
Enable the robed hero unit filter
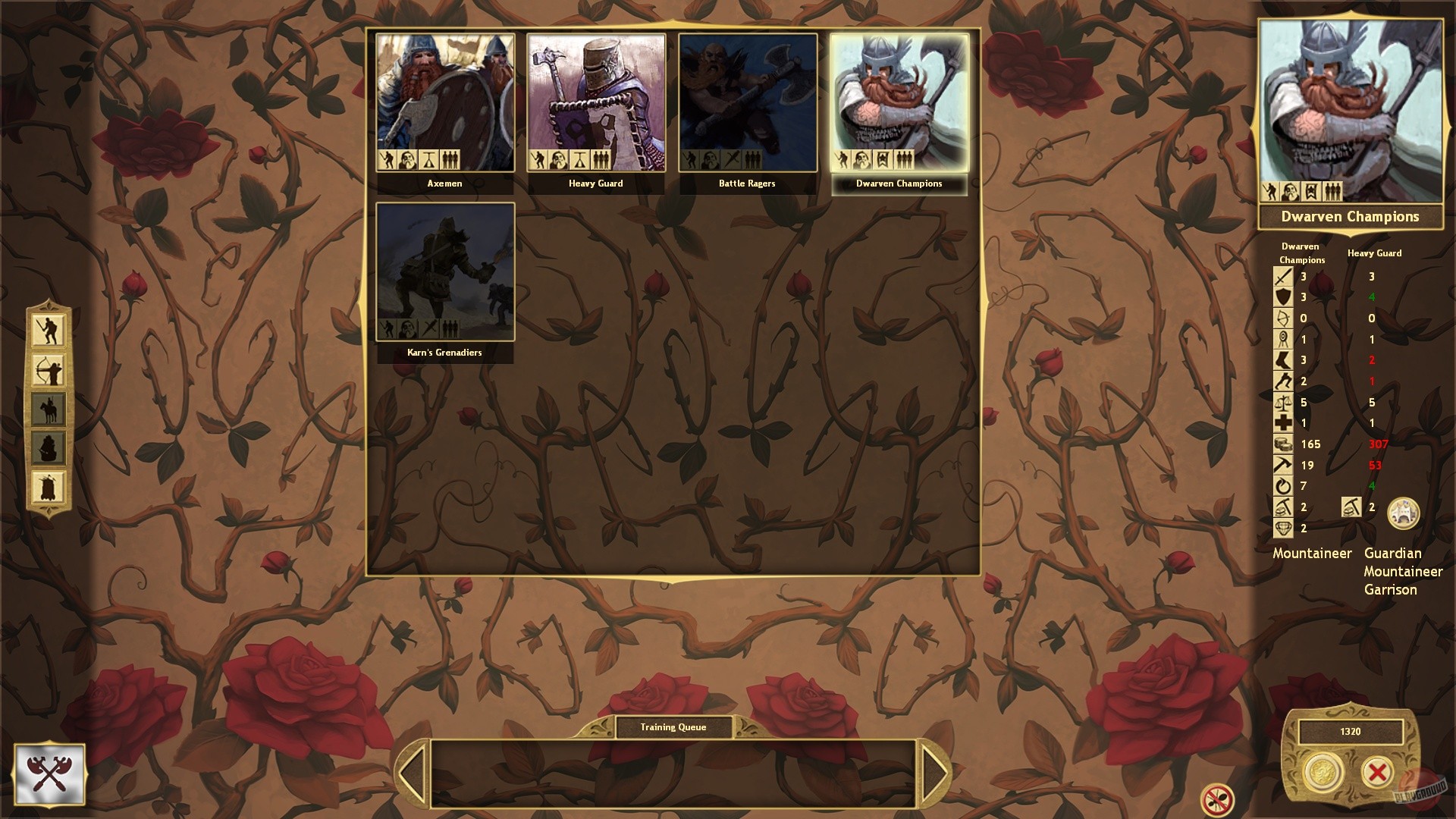pyautogui.click(x=49, y=486)
